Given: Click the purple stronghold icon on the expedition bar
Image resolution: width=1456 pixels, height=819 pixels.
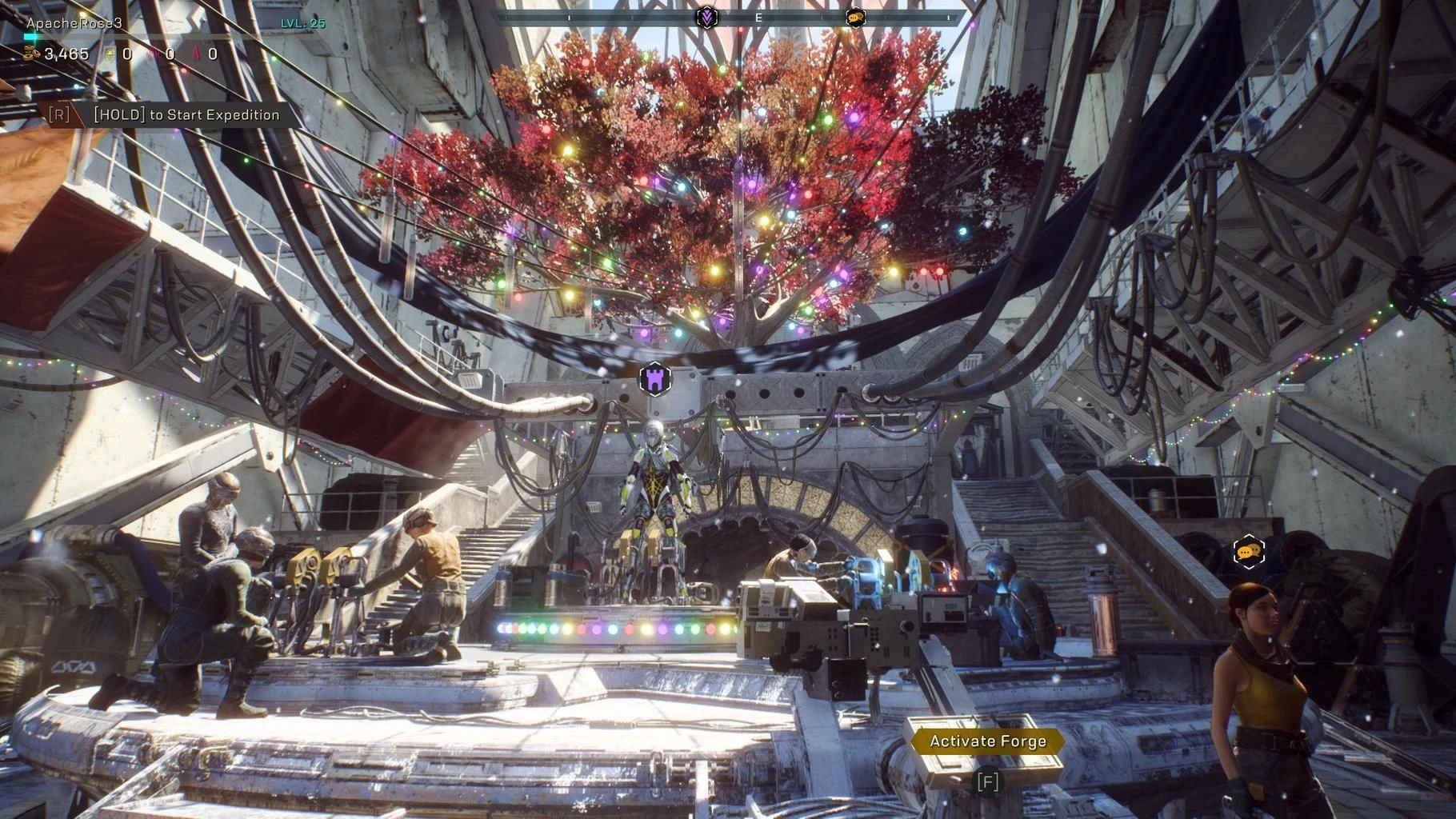Looking at the screenshot, I should 708,17.
